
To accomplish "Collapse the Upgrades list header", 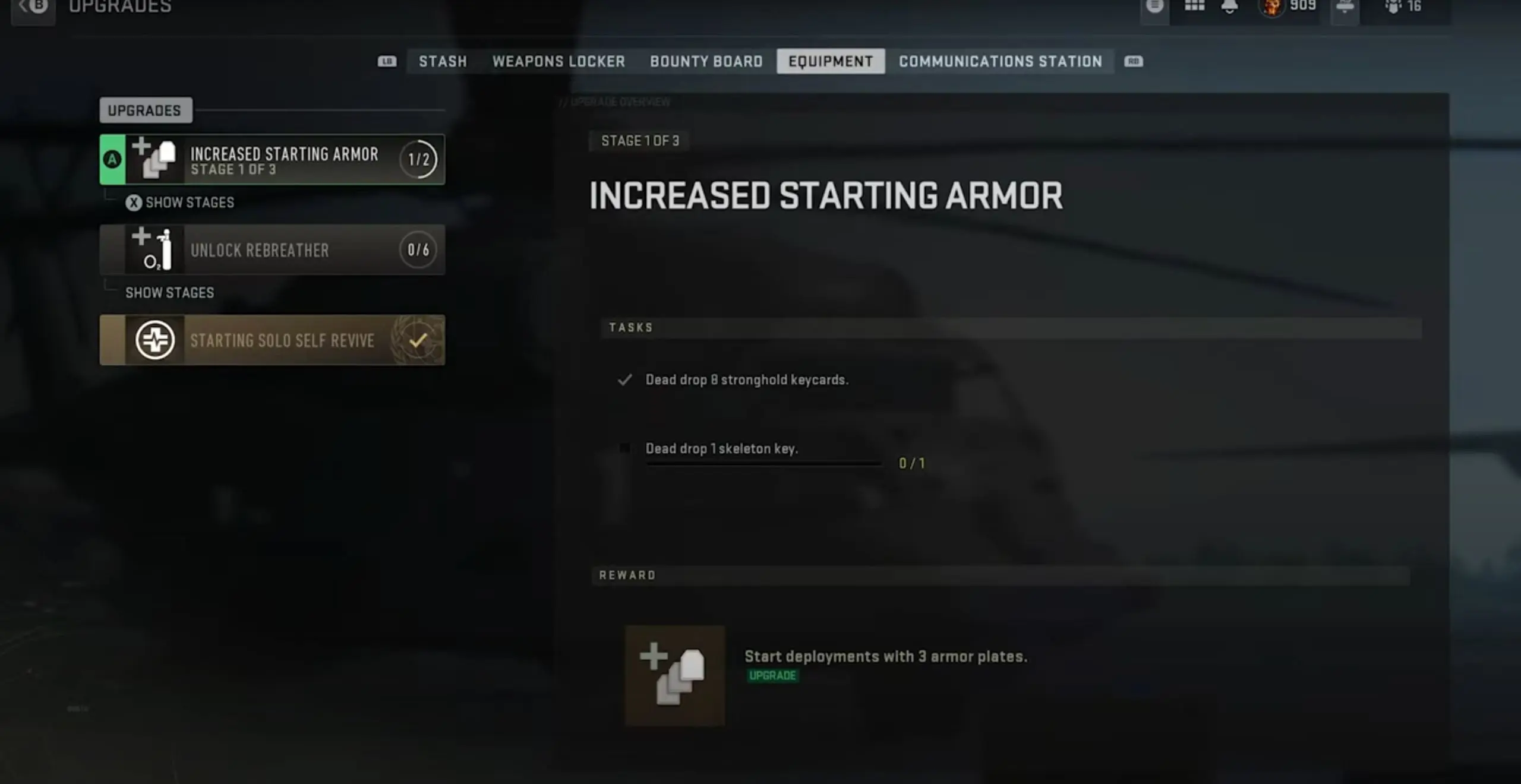I will [146, 110].
